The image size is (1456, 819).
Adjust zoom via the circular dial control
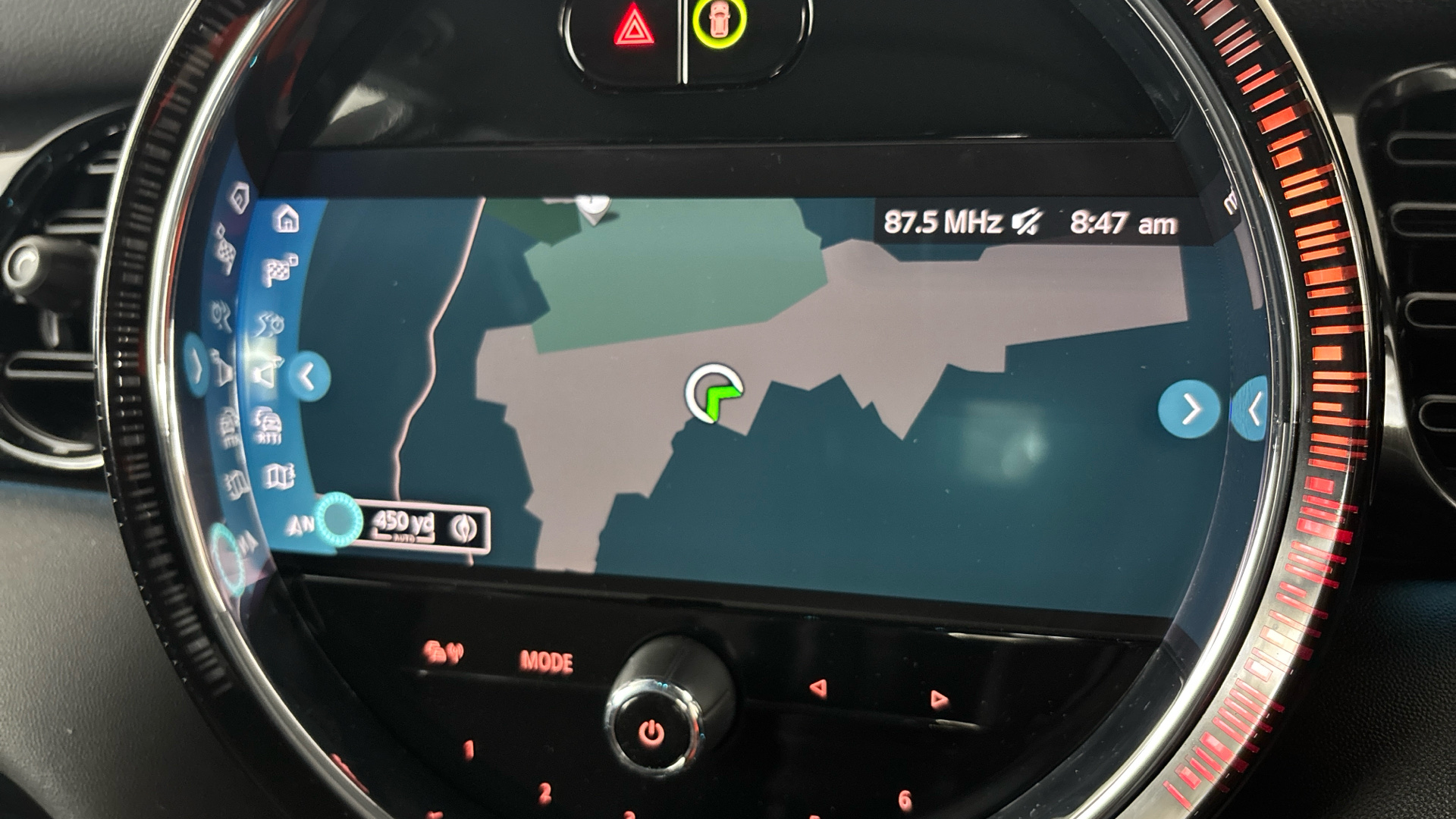click(x=339, y=521)
